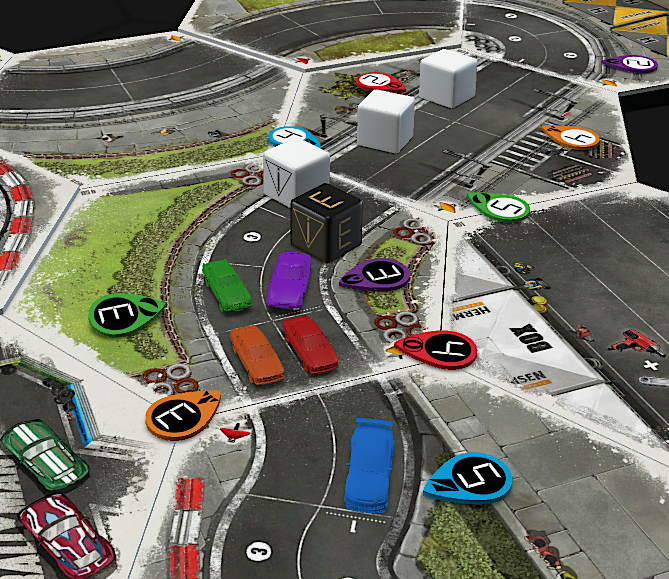
Task: Select the red gear 2 token
Action: pos(379,81)
